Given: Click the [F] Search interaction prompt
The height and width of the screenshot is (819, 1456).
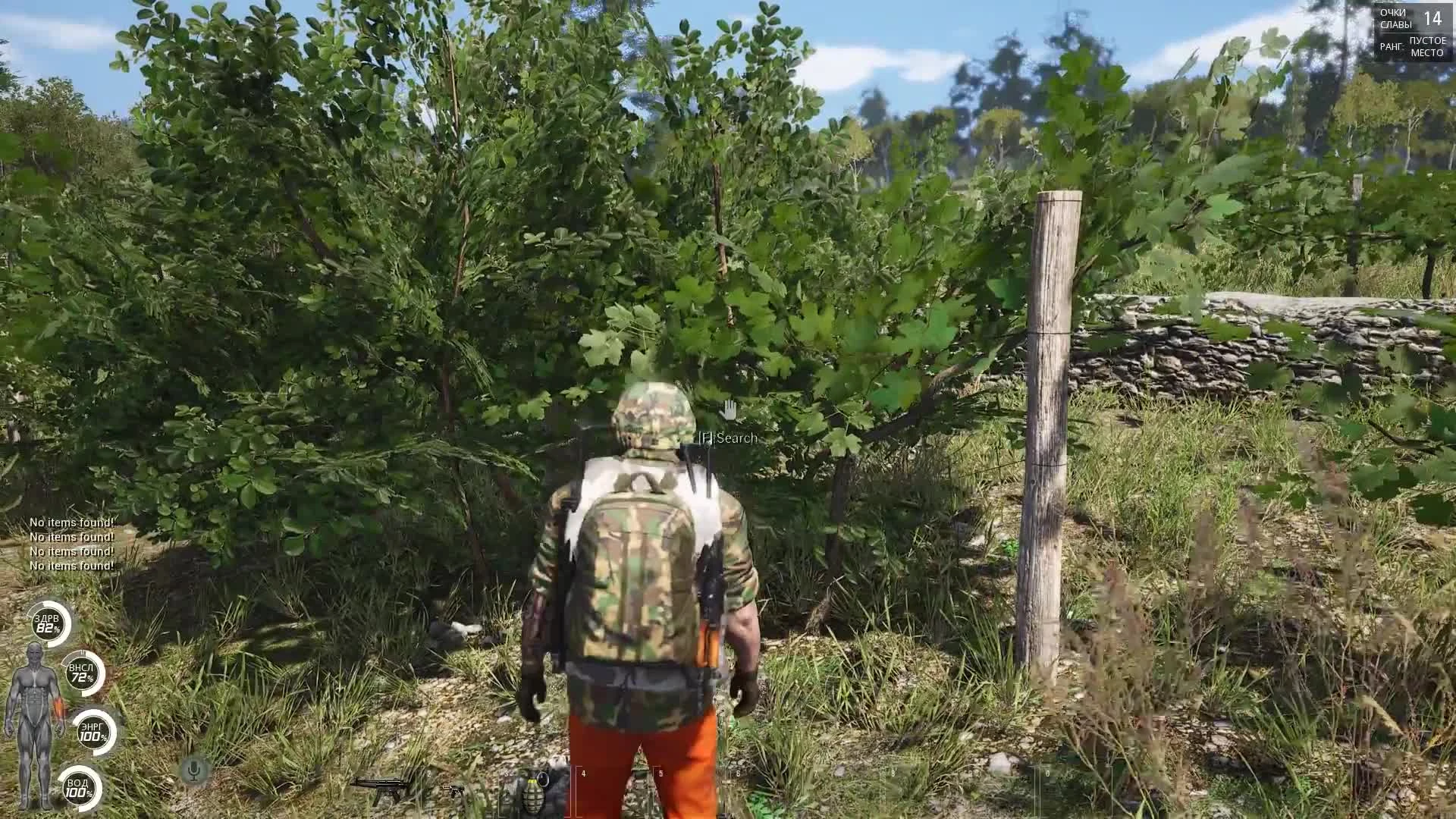Looking at the screenshot, I should 726,438.
